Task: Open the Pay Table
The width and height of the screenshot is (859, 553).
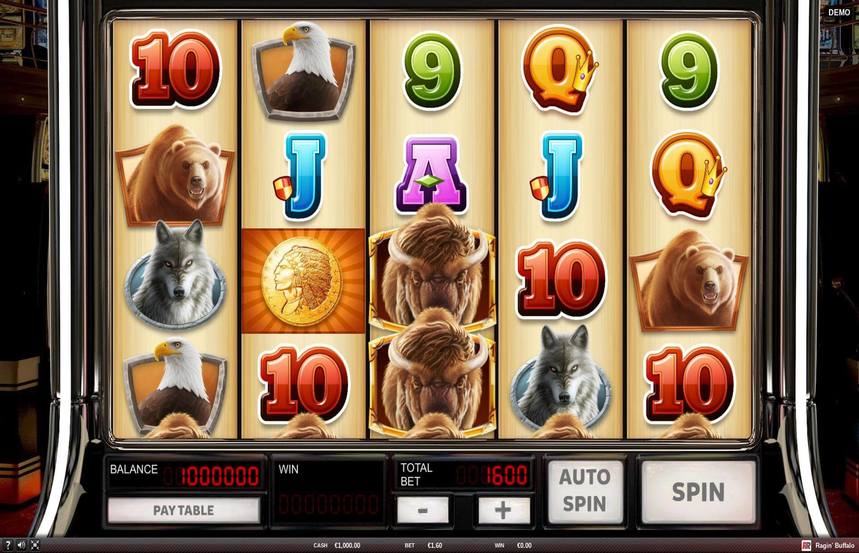Action: 183,510
